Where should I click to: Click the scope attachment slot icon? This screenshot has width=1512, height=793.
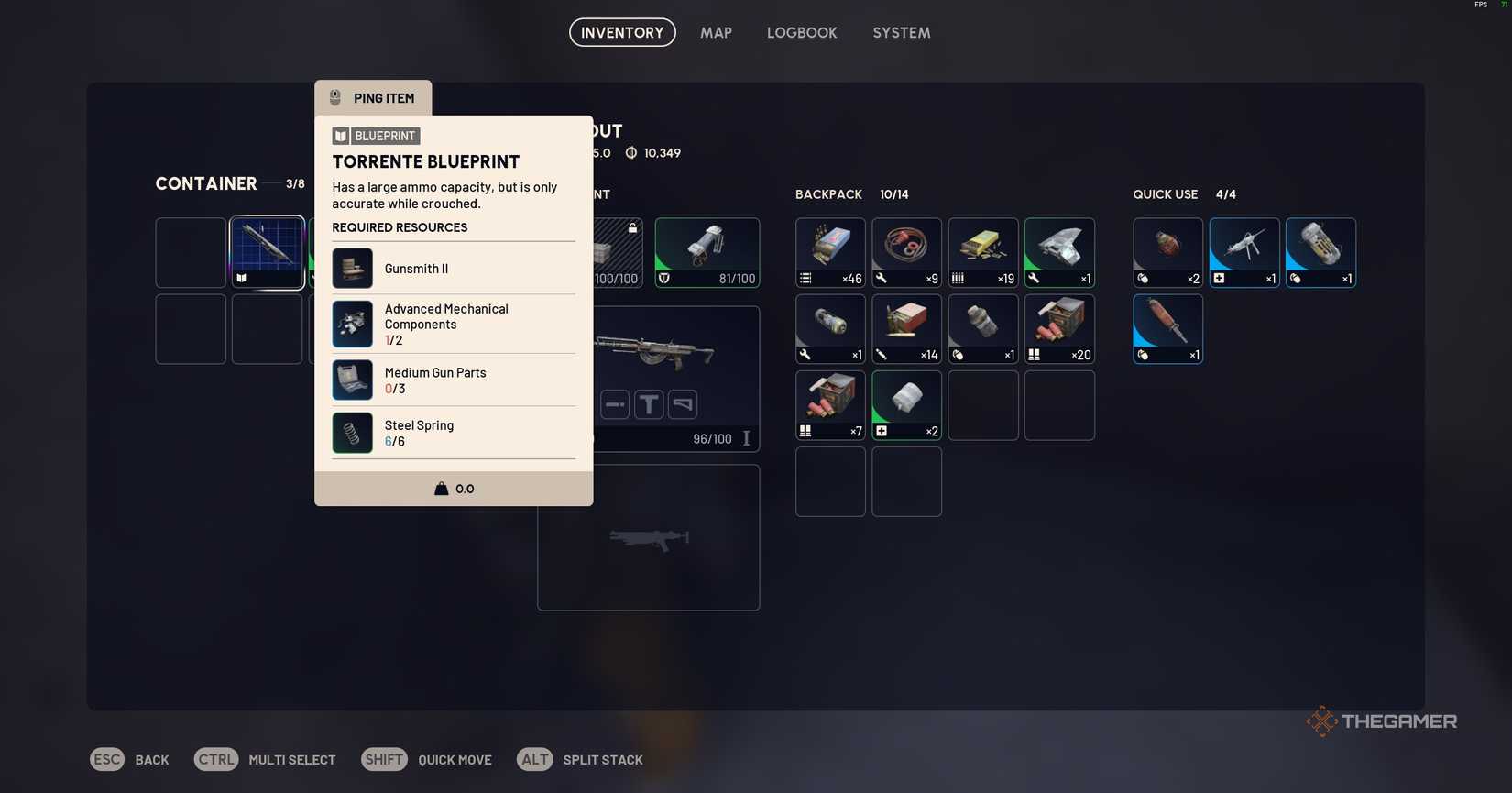point(649,403)
